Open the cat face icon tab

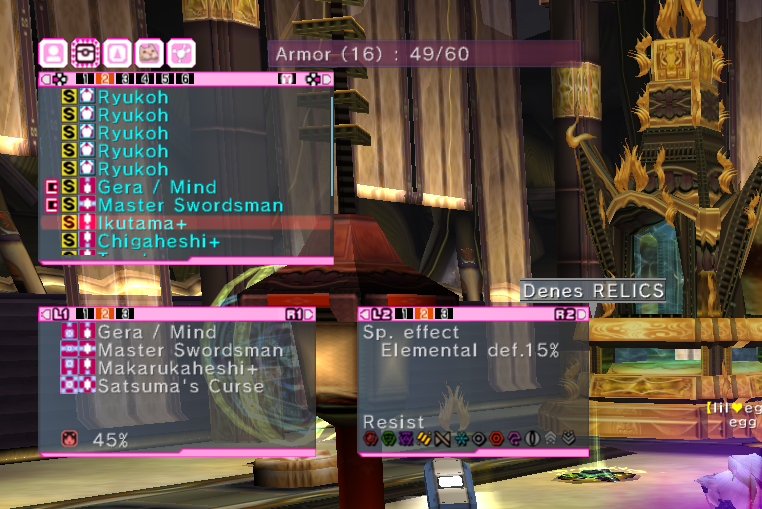coord(150,52)
